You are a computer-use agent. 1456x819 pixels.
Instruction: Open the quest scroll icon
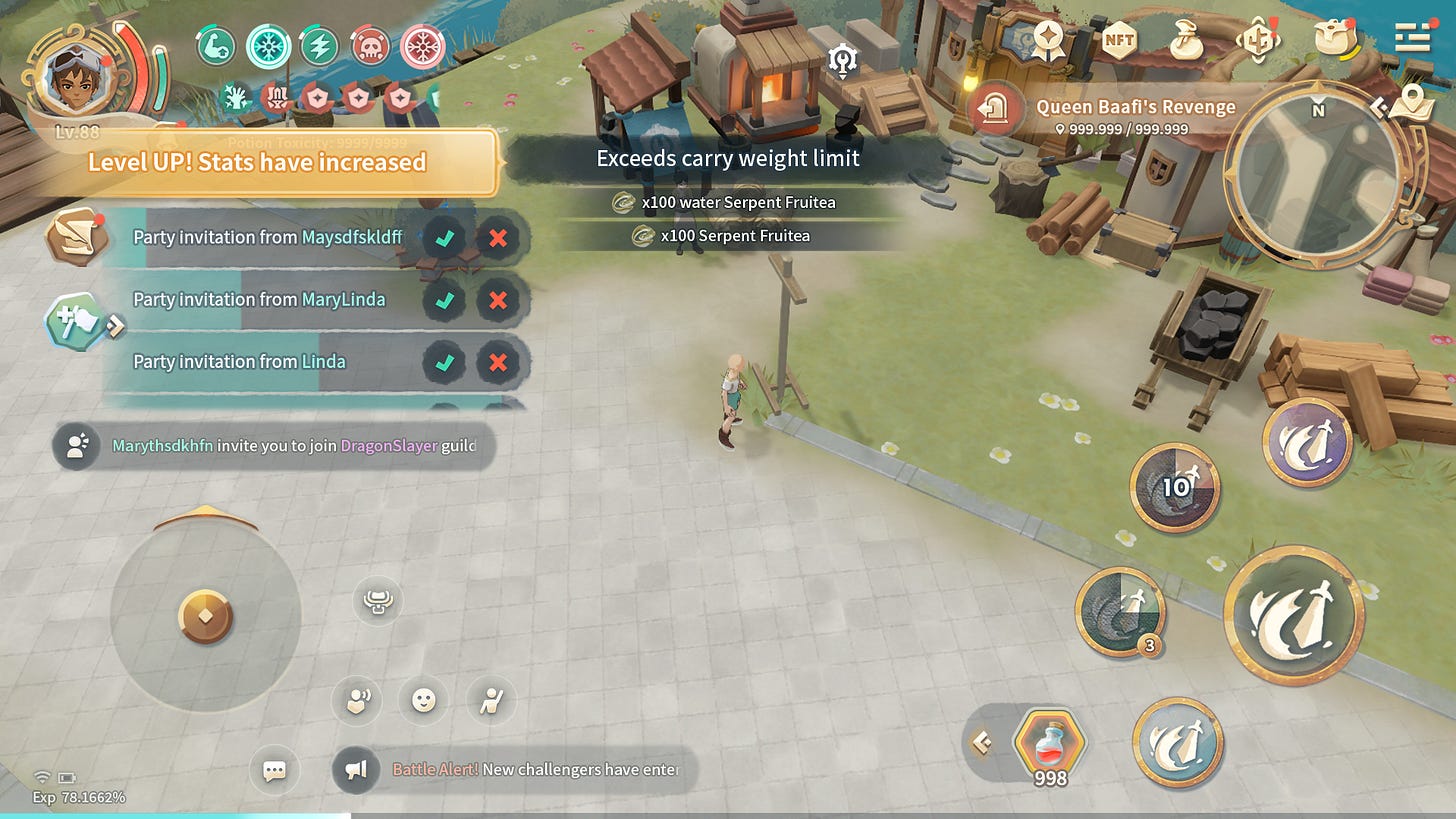(76, 236)
